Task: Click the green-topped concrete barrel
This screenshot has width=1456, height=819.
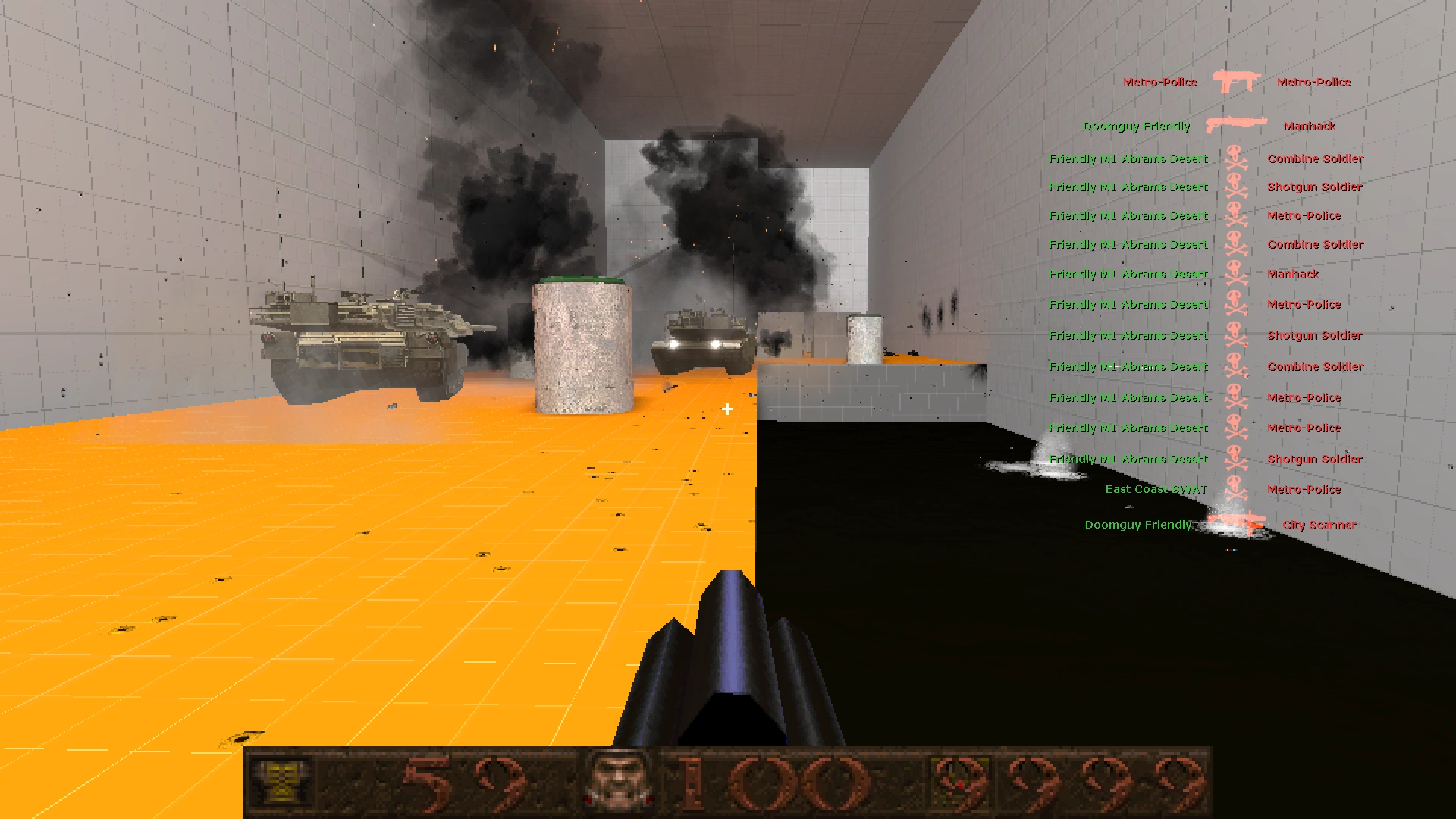Action: point(584,345)
